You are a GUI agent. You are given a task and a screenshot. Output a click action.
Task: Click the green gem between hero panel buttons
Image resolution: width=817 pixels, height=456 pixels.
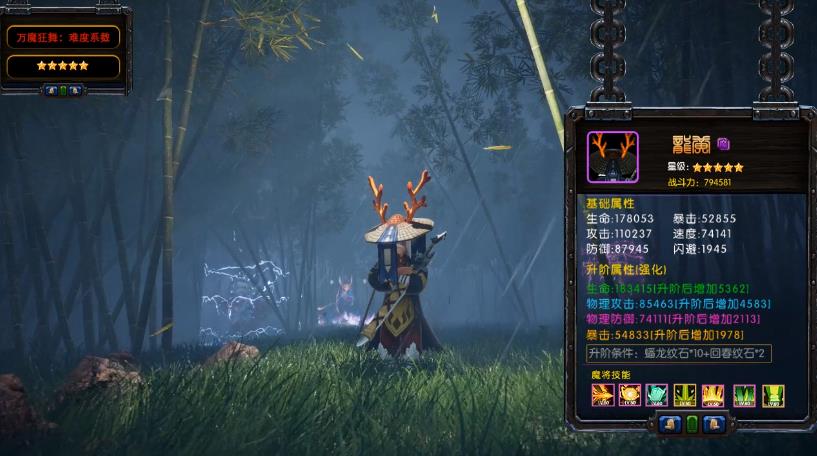pos(692,424)
